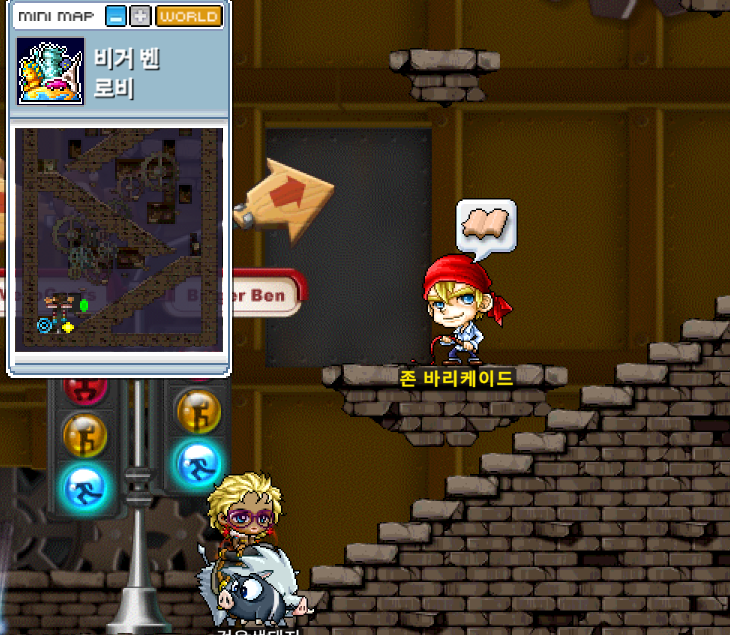The height and width of the screenshot is (635, 730).
Task: Click the region icon beside the map name
Action: point(51,71)
